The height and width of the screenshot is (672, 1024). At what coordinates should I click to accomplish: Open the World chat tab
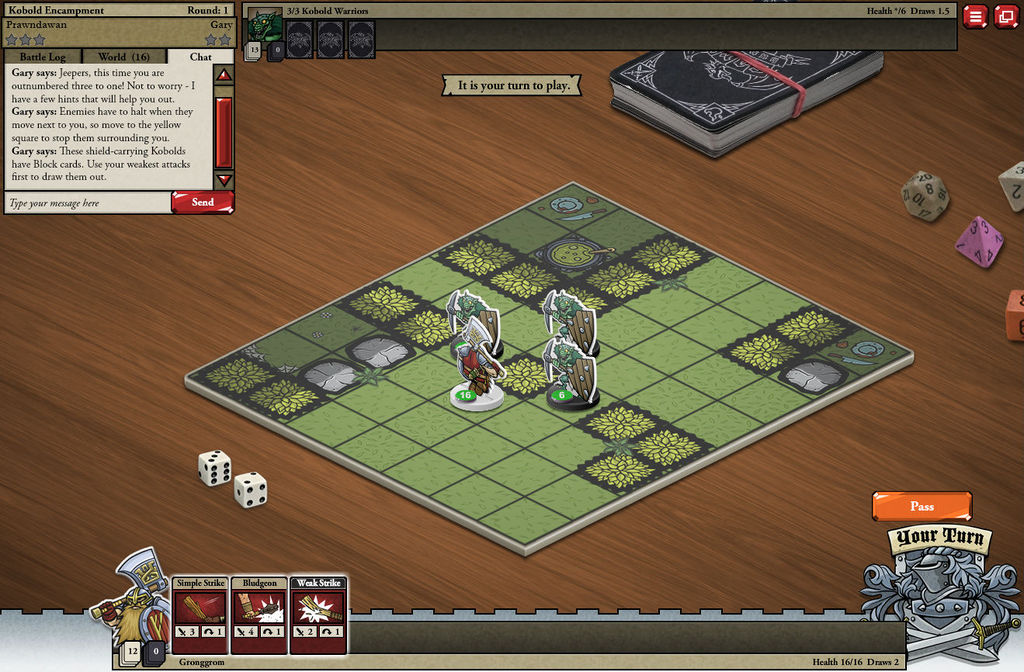124,57
